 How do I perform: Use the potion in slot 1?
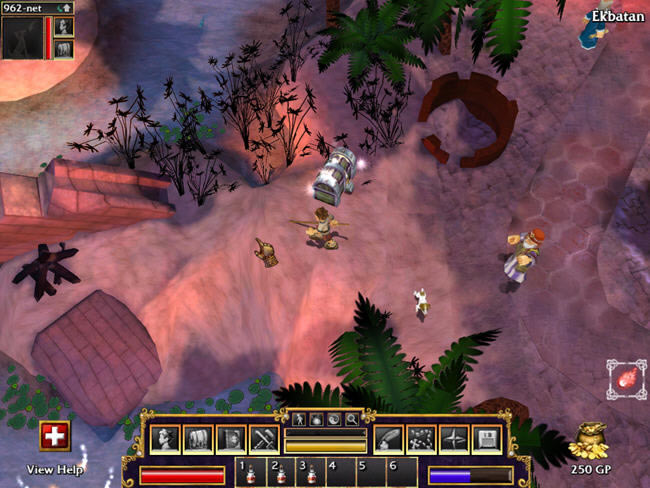248,473
